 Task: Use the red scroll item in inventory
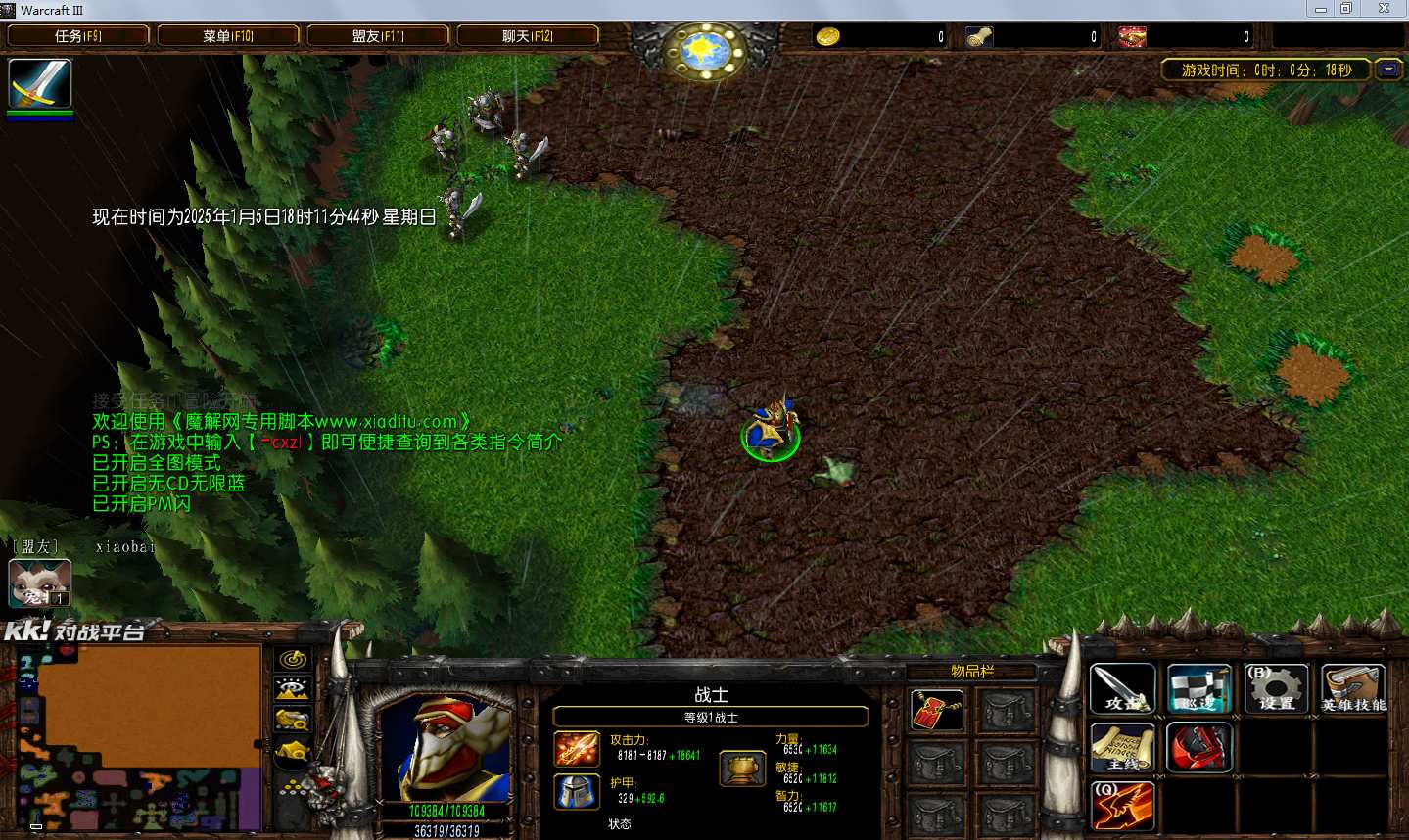pyautogui.click(x=937, y=711)
